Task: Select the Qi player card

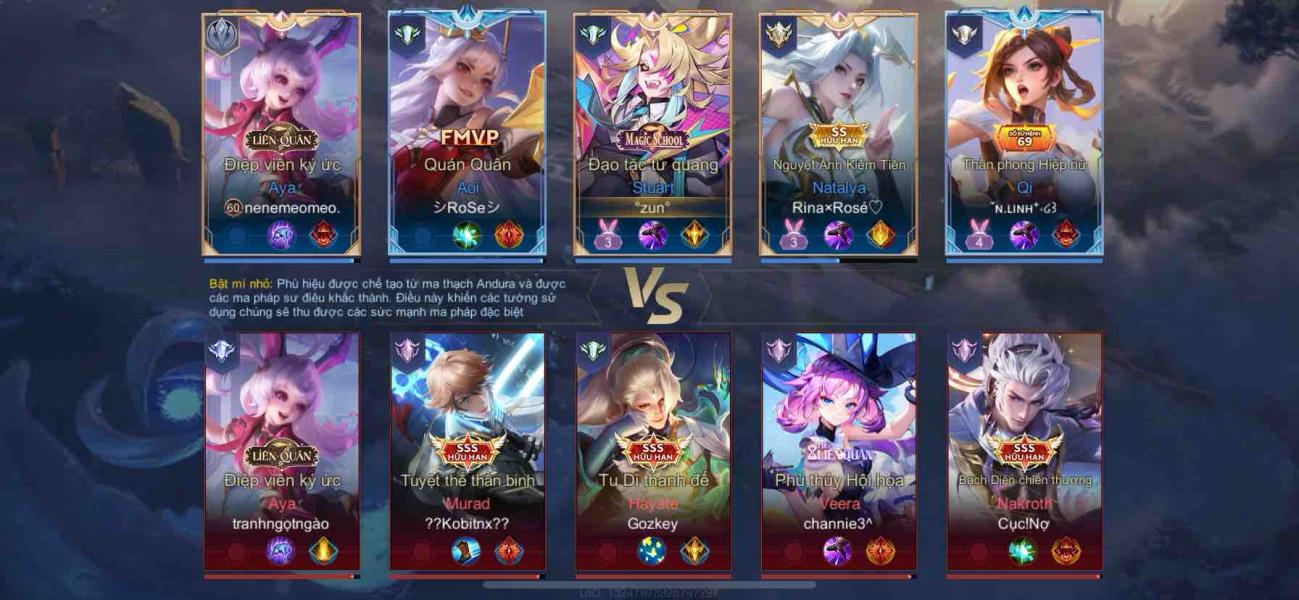Action: pos(1024,134)
